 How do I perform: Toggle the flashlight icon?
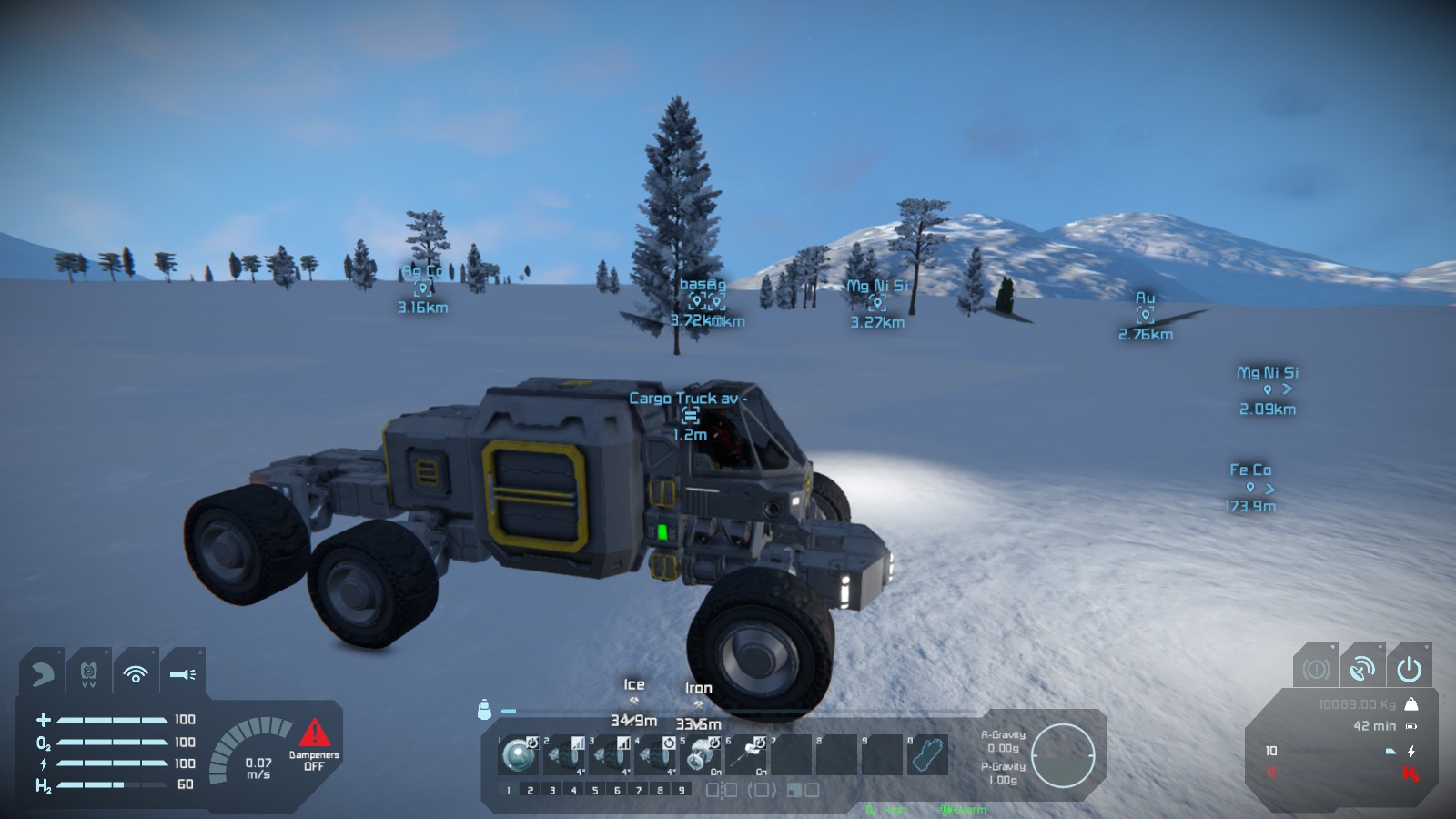(x=182, y=673)
